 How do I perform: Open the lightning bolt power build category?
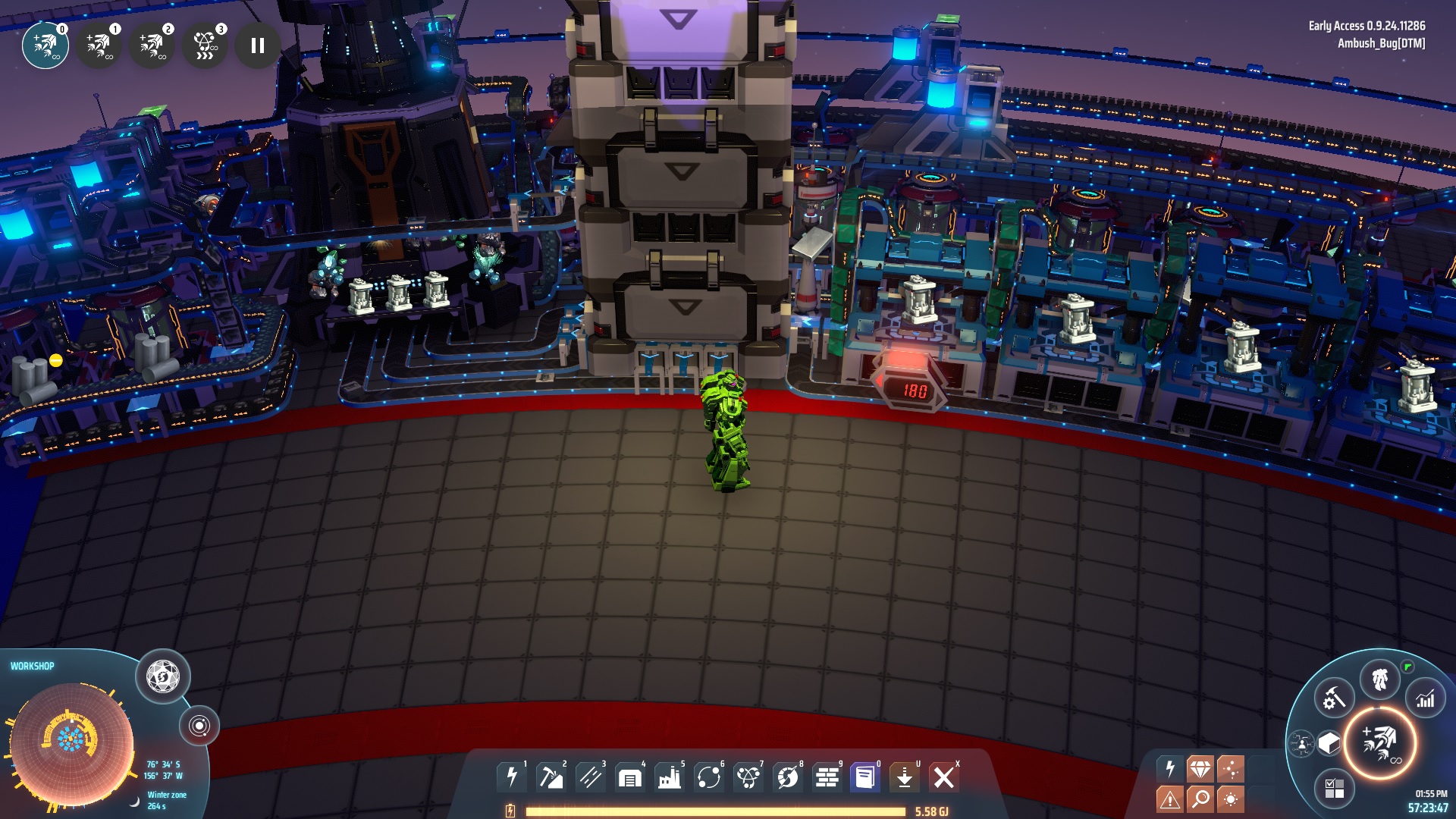pos(512,777)
